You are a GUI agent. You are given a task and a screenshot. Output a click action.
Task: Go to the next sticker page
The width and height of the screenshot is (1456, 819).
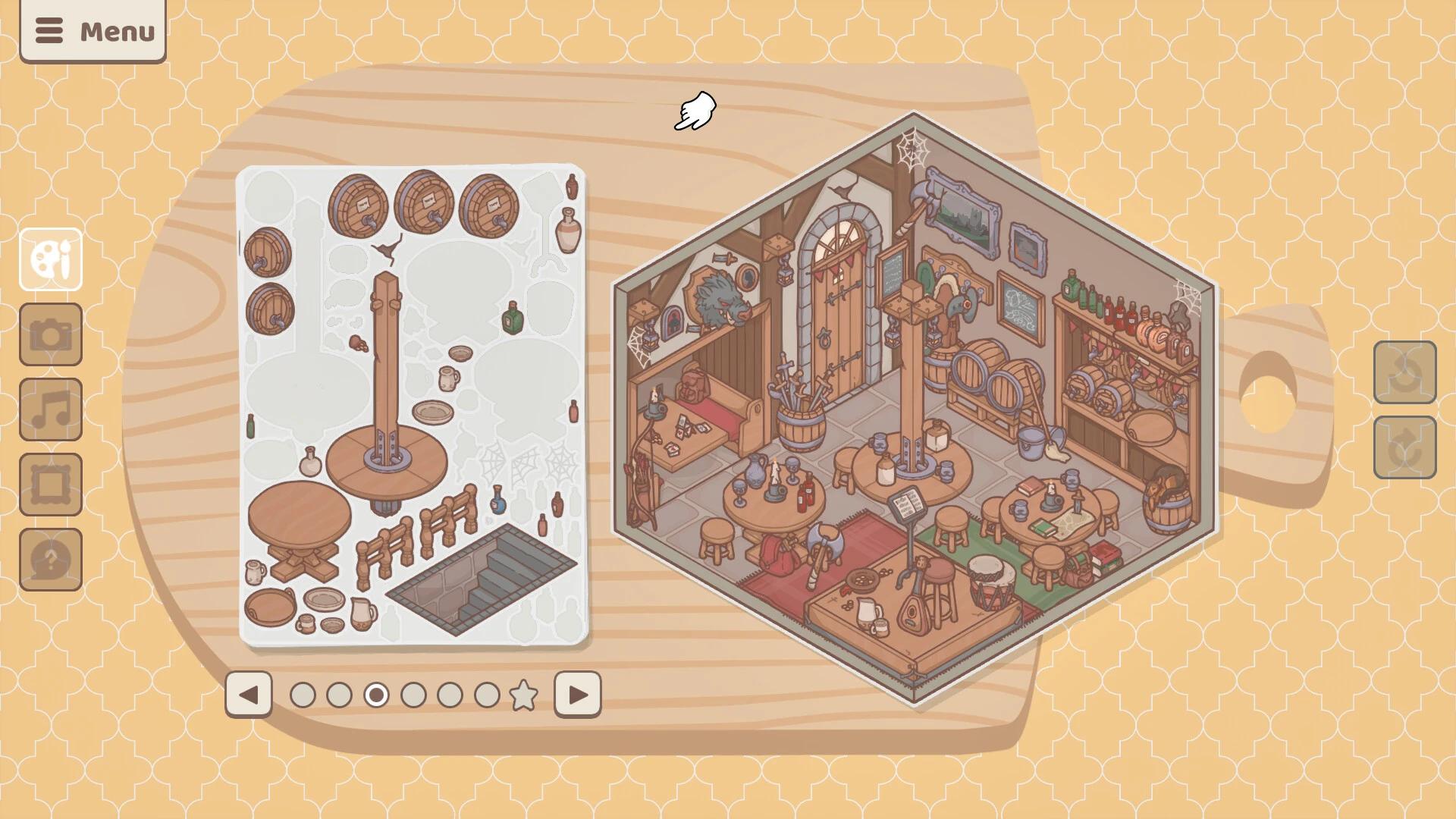click(x=578, y=694)
